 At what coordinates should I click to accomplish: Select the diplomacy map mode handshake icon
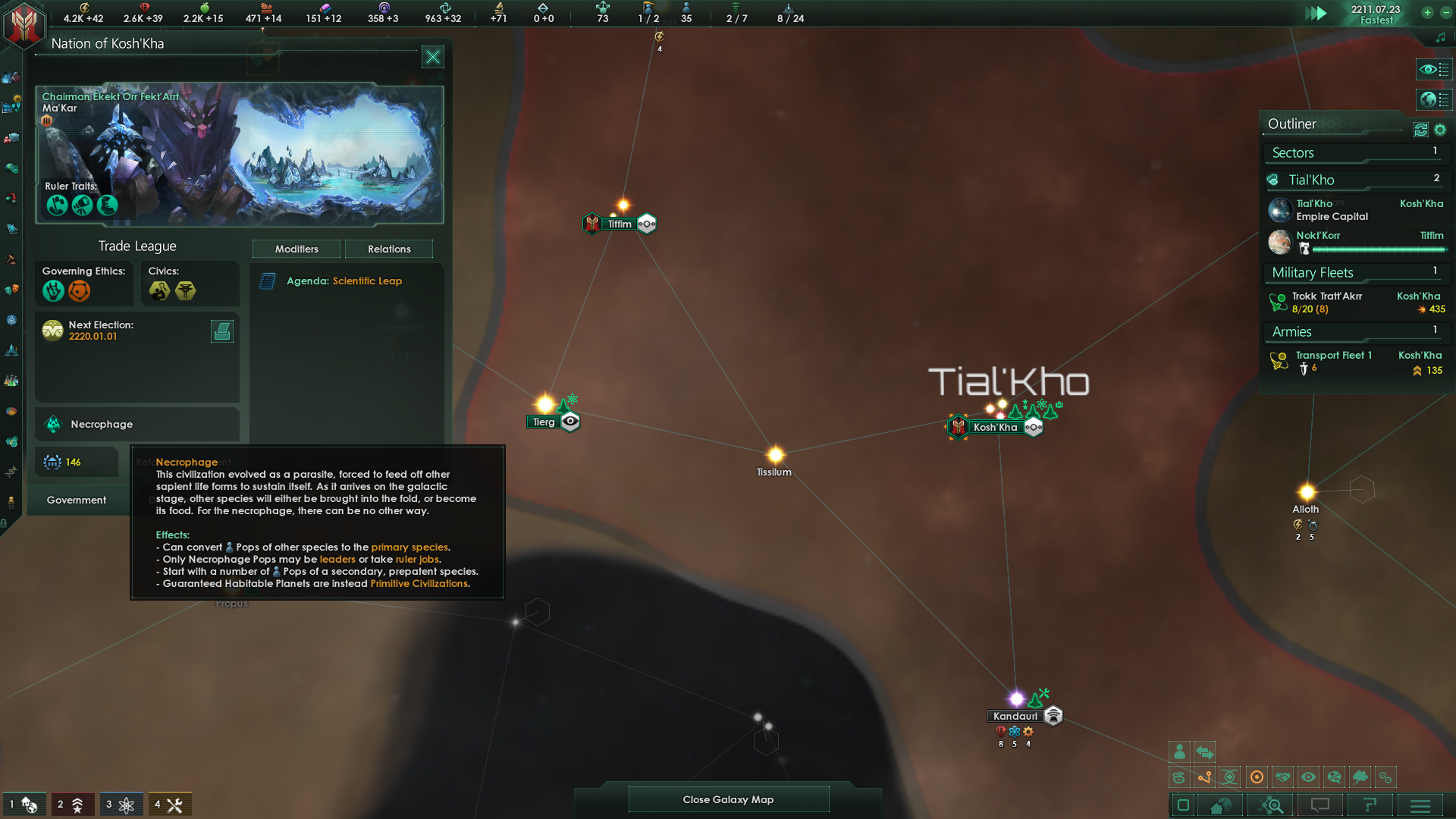click(1283, 777)
